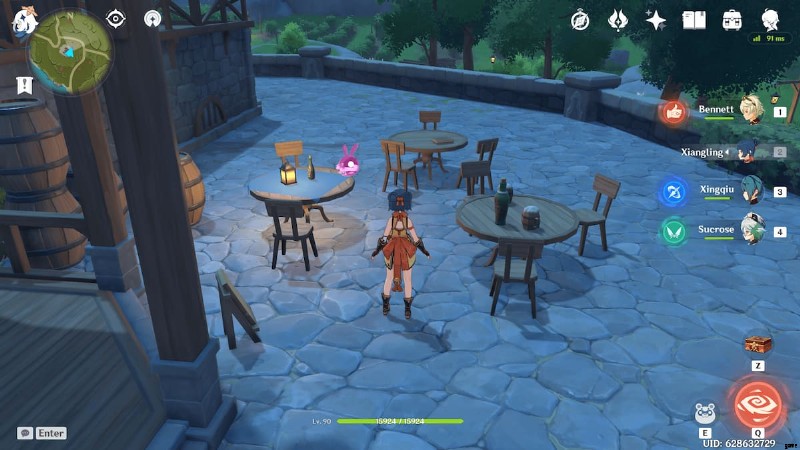The width and height of the screenshot is (800, 450).
Task: Open the chat speech bubble
Action: pos(25,433)
